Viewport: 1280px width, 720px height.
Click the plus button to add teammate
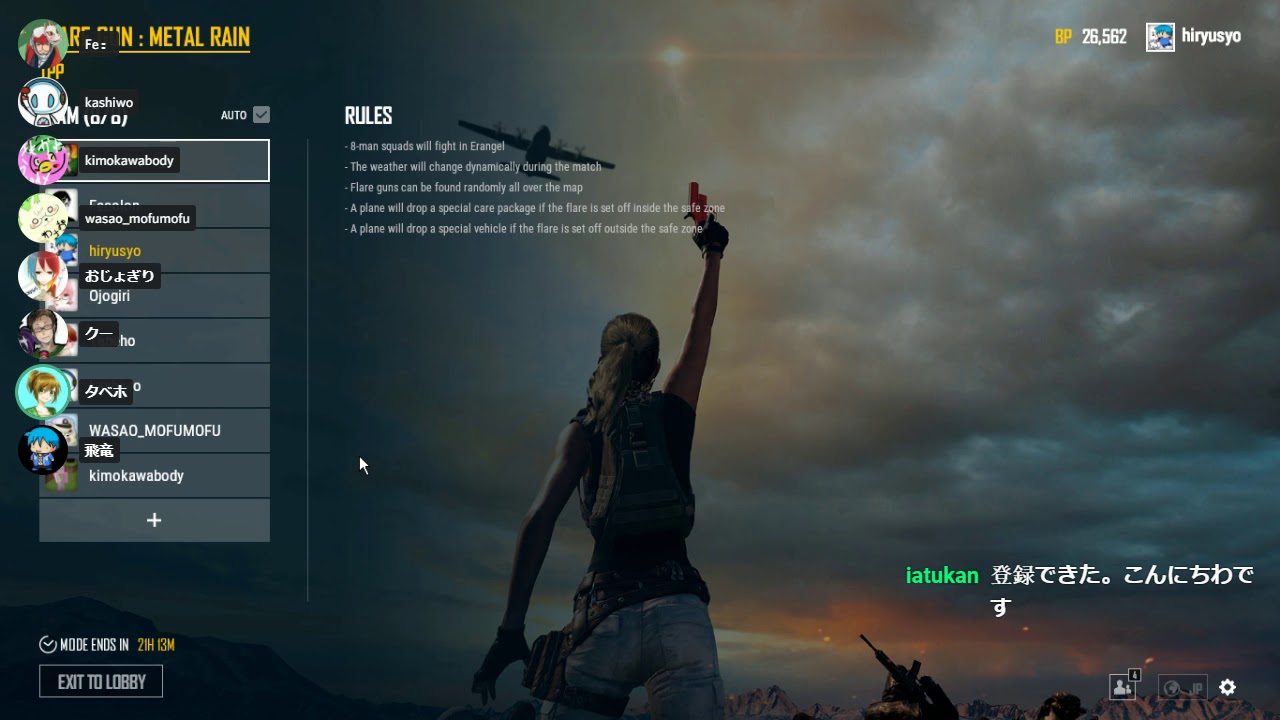click(x=154, y=520)
